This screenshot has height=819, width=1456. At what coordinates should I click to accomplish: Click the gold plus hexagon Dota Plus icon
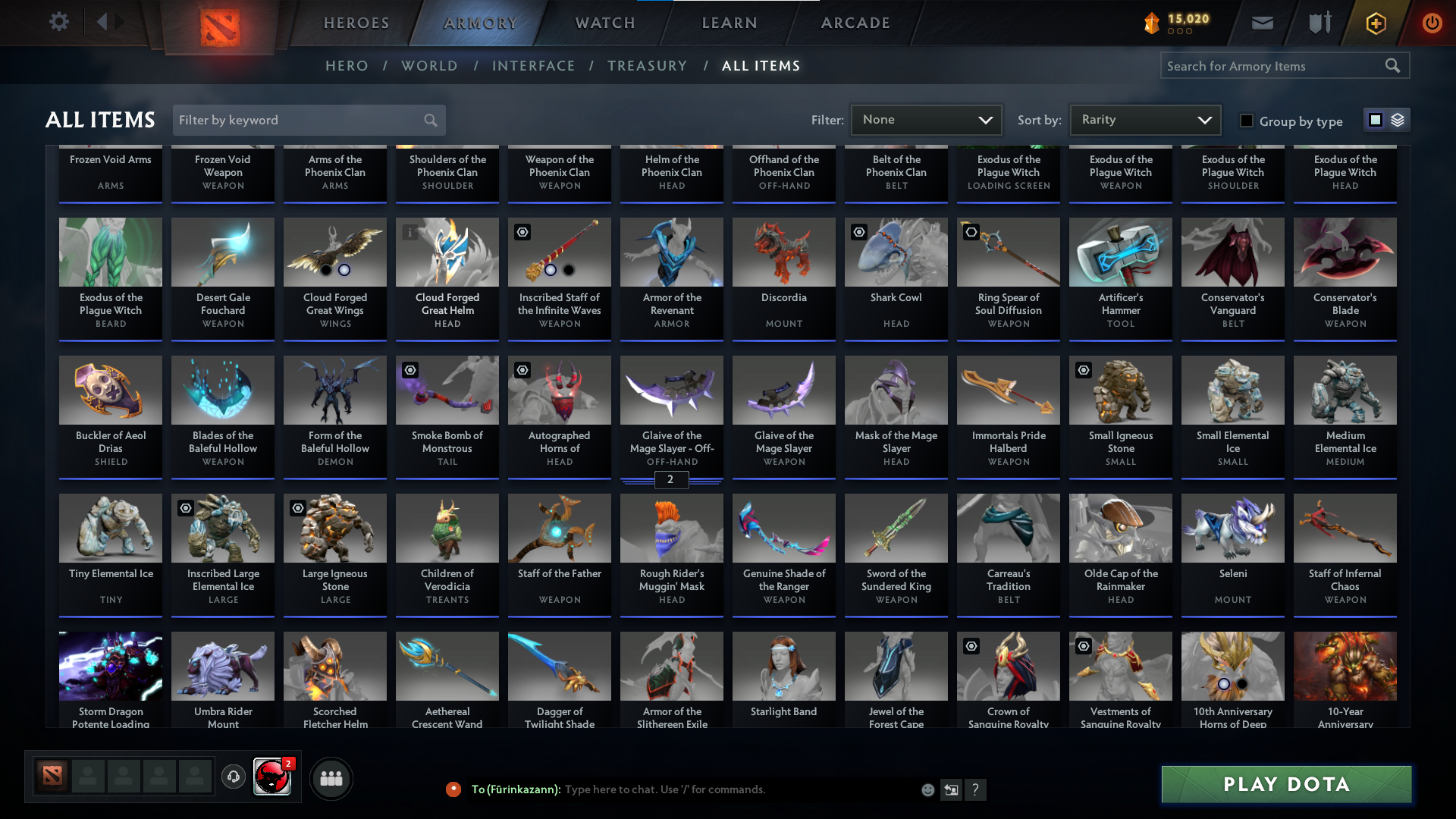(x=1375, y=23)
